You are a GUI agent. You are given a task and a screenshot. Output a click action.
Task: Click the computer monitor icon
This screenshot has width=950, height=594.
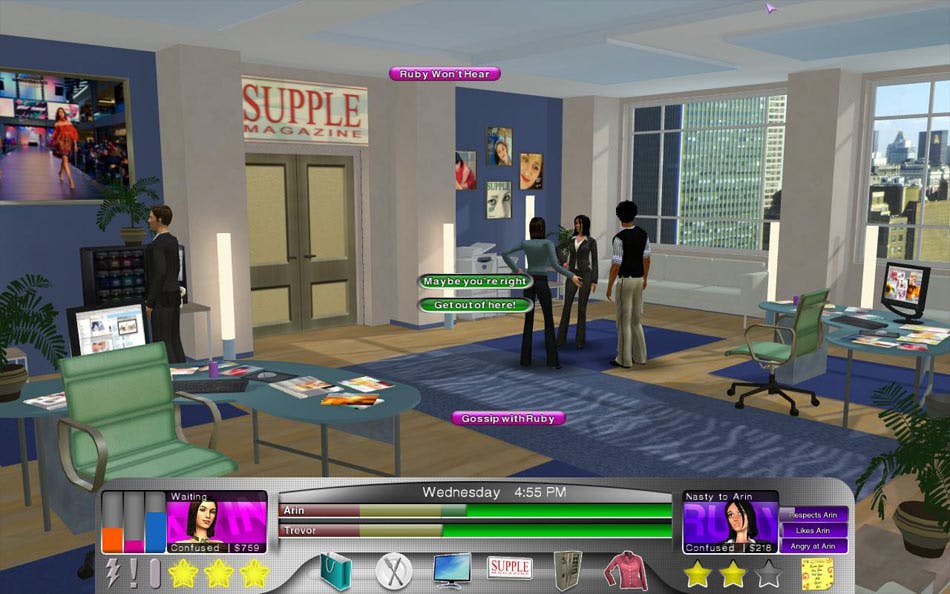452,570
